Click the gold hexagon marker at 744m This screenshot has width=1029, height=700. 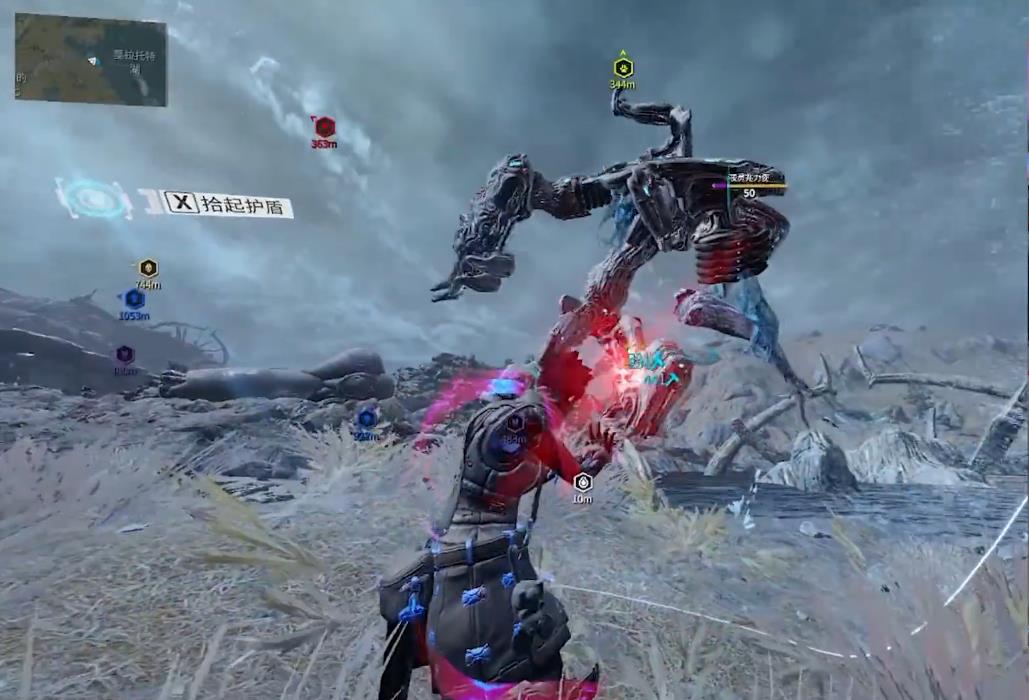tap(148, 268)
